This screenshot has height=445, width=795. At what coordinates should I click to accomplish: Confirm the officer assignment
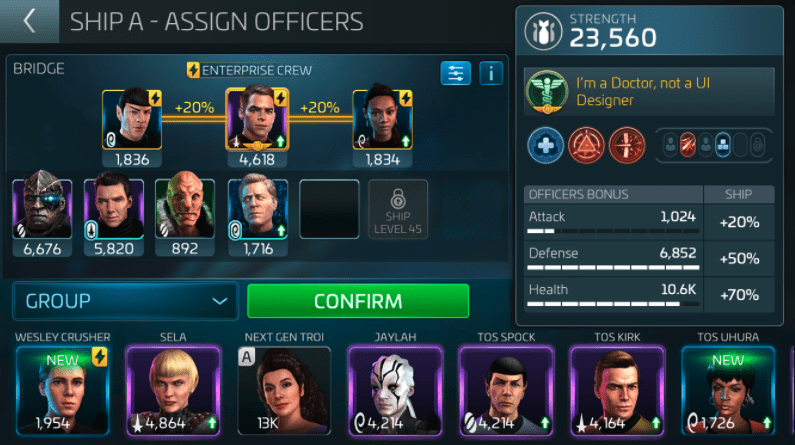point(357,301)
